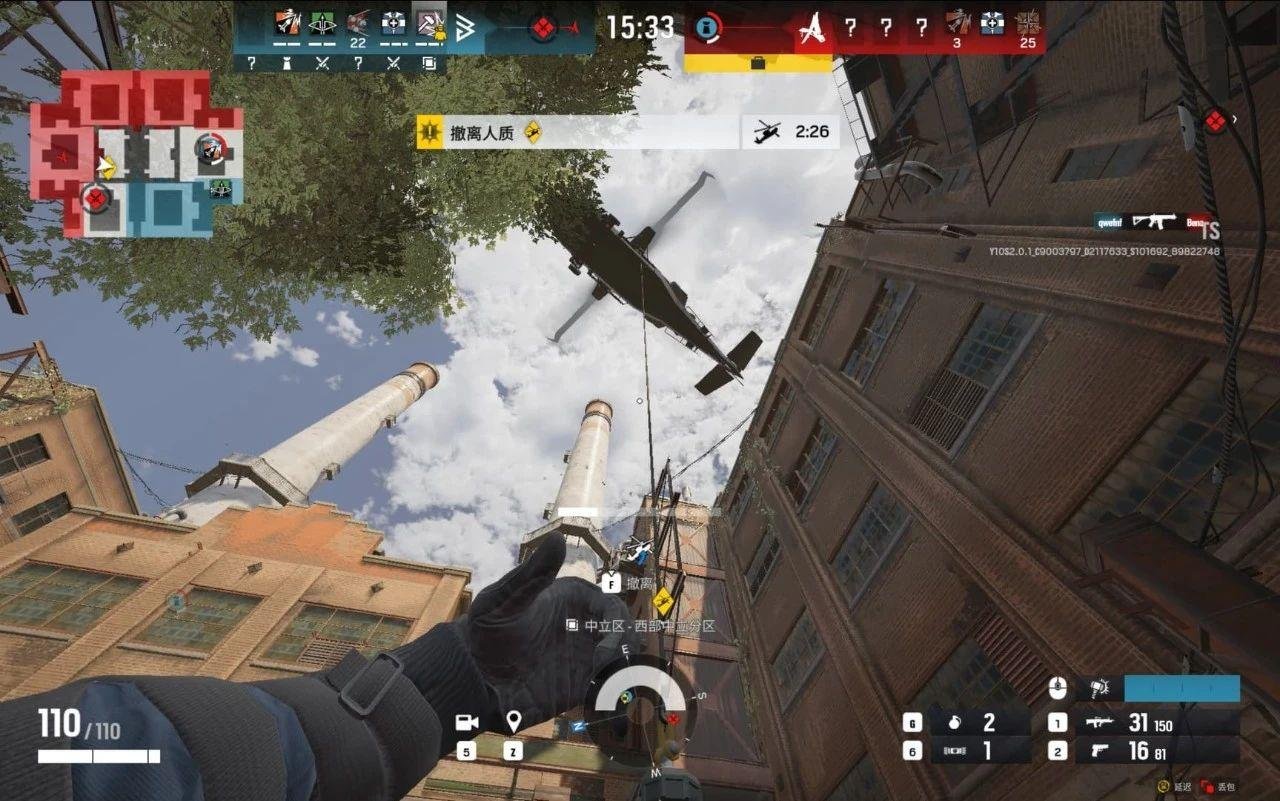Click the melee axe icon near the charge bar

(x=1100, y=688)
